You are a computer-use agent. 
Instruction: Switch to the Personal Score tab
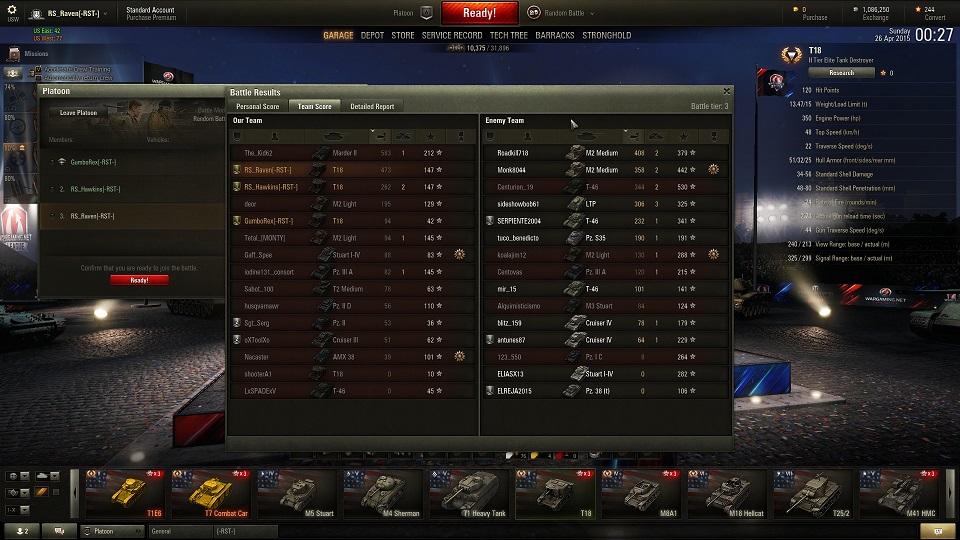[257, 106]
